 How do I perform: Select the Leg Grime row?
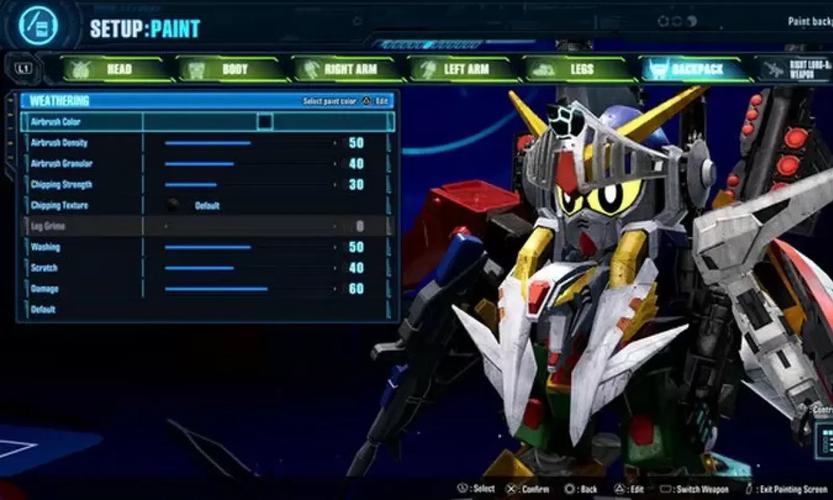coord(200,227)
